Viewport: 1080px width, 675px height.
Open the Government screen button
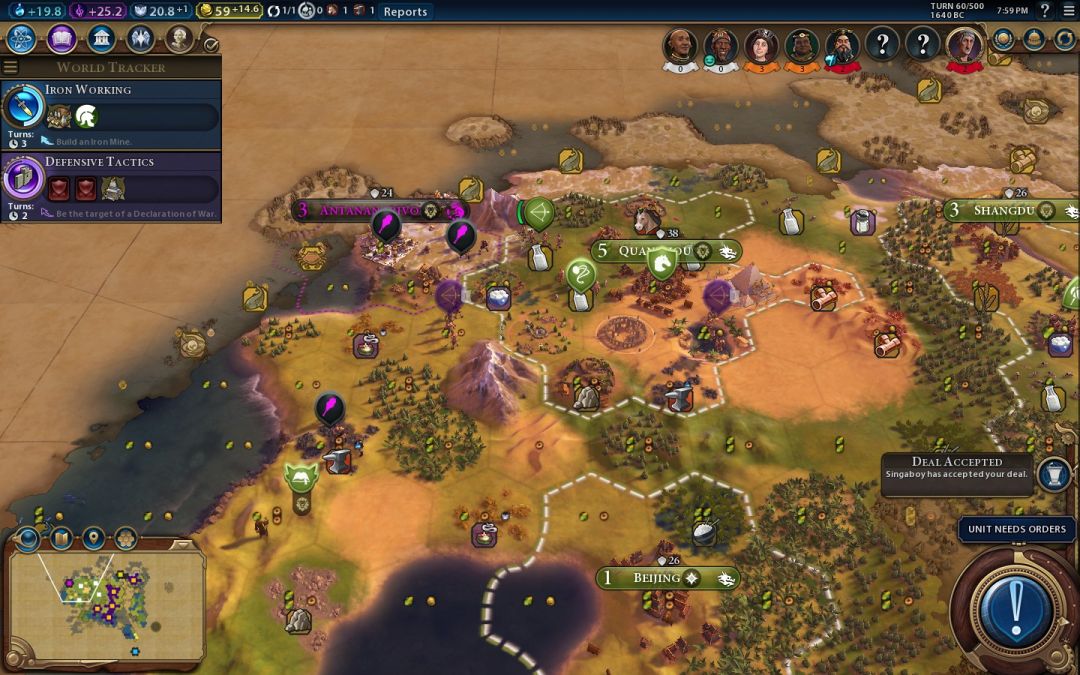(100, 39)
